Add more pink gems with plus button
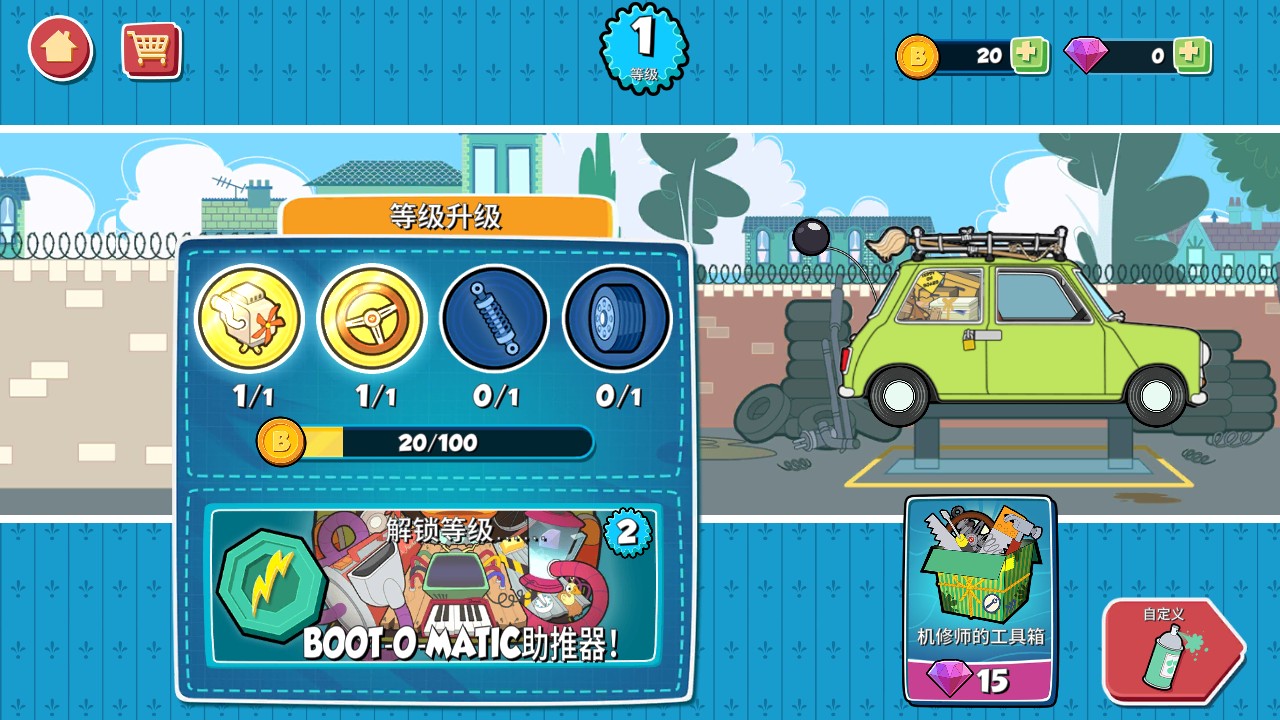 1192,55
